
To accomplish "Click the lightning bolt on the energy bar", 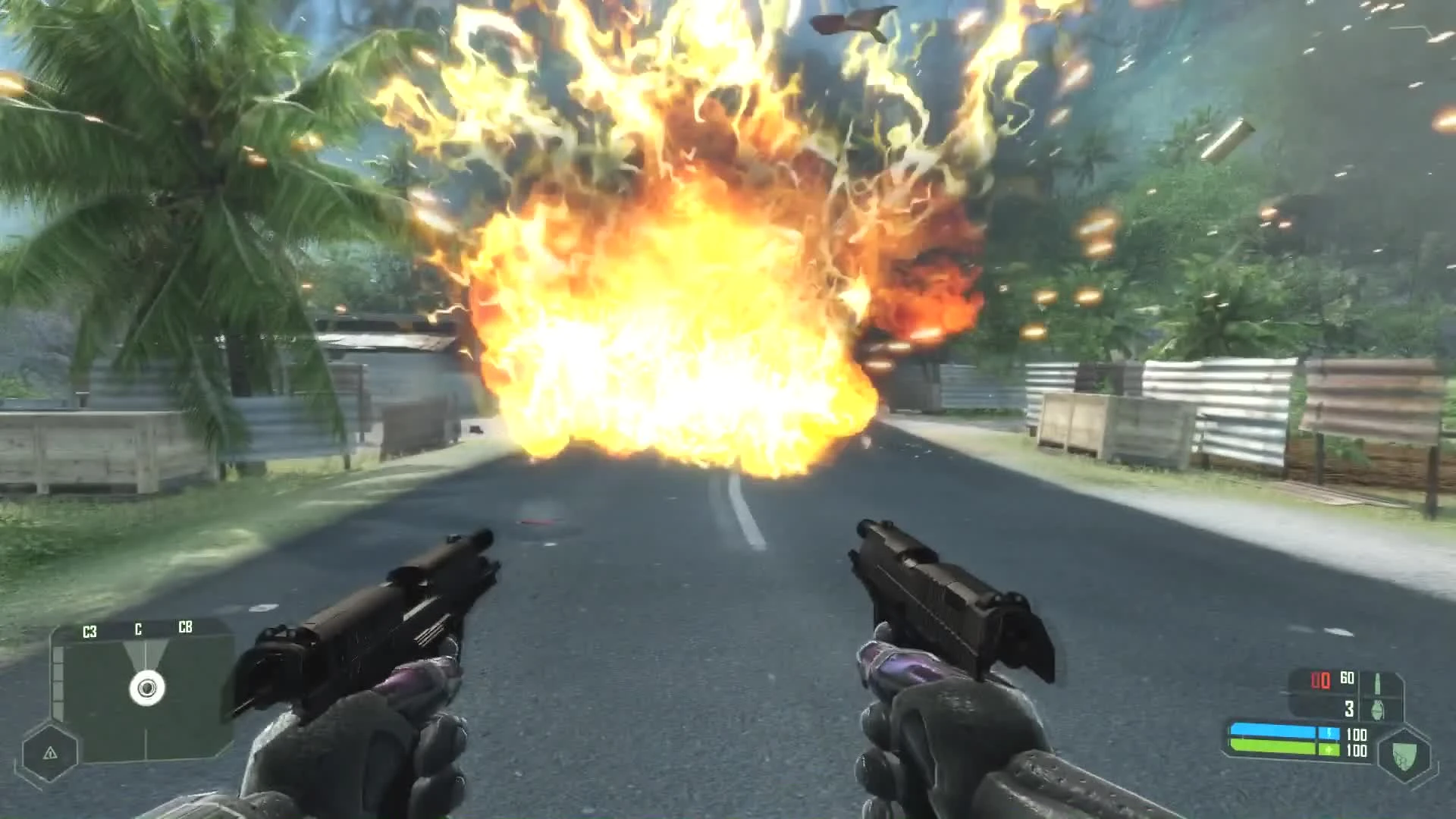I will coord(1329,732).
